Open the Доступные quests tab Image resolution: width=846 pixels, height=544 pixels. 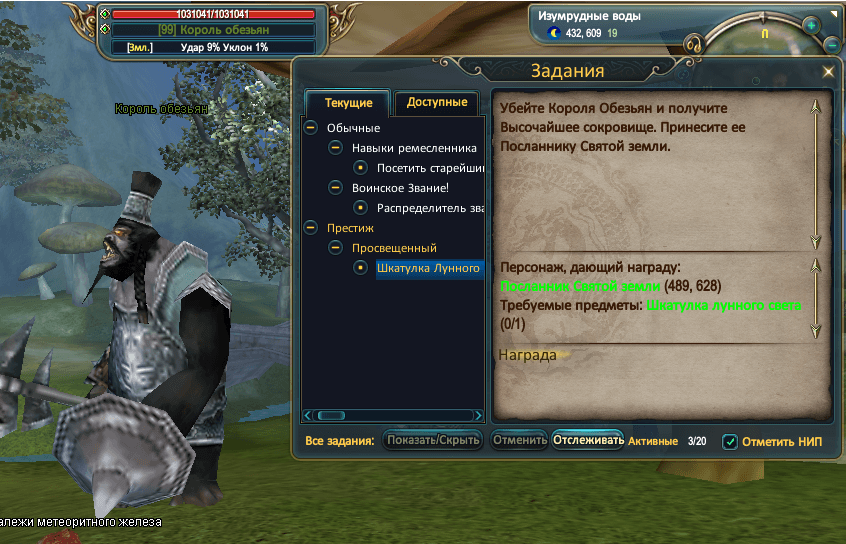coord(437,102)
